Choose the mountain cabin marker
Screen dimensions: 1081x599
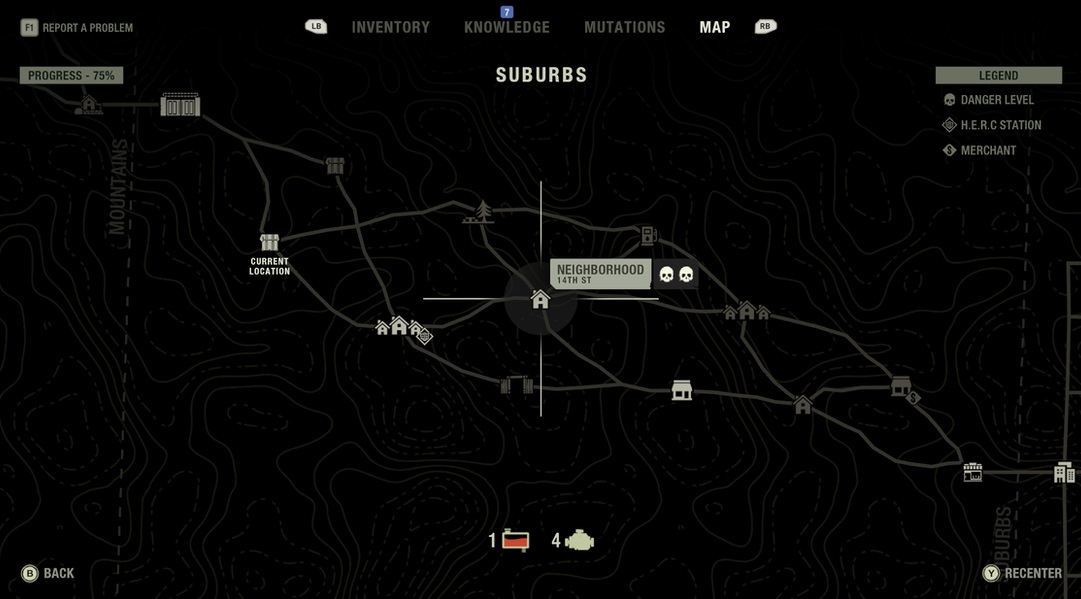[x=88, y=104]
